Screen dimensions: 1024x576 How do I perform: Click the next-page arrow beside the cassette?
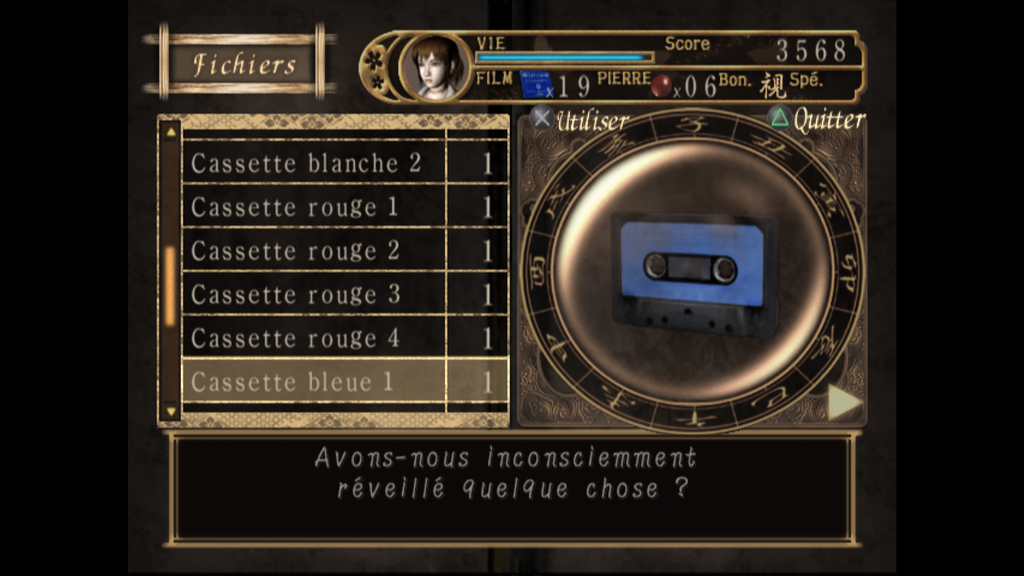843,402
